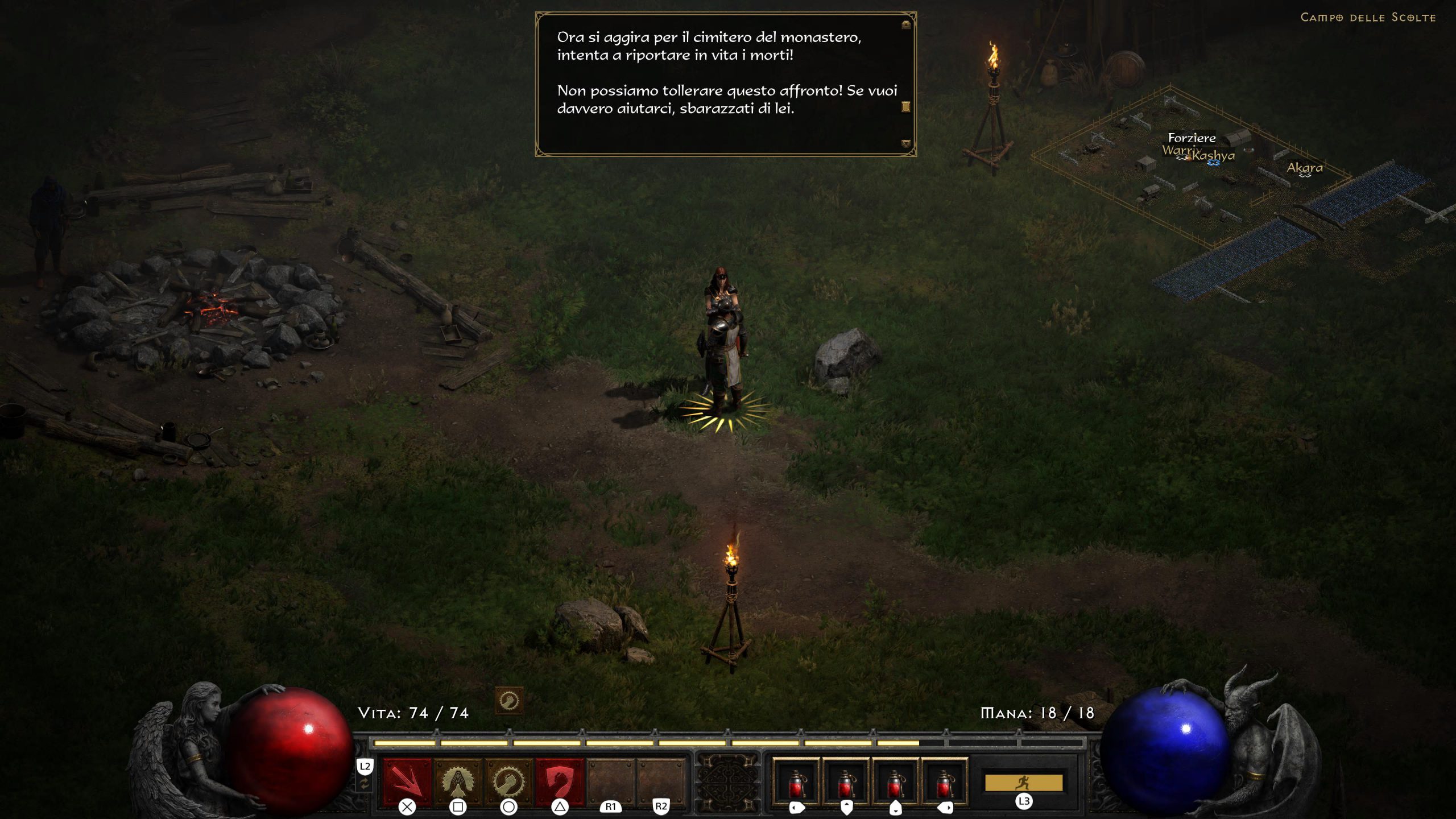
Task: Click the small active aura buff icon
Action: pyautogui.click(x=508, y=701)
